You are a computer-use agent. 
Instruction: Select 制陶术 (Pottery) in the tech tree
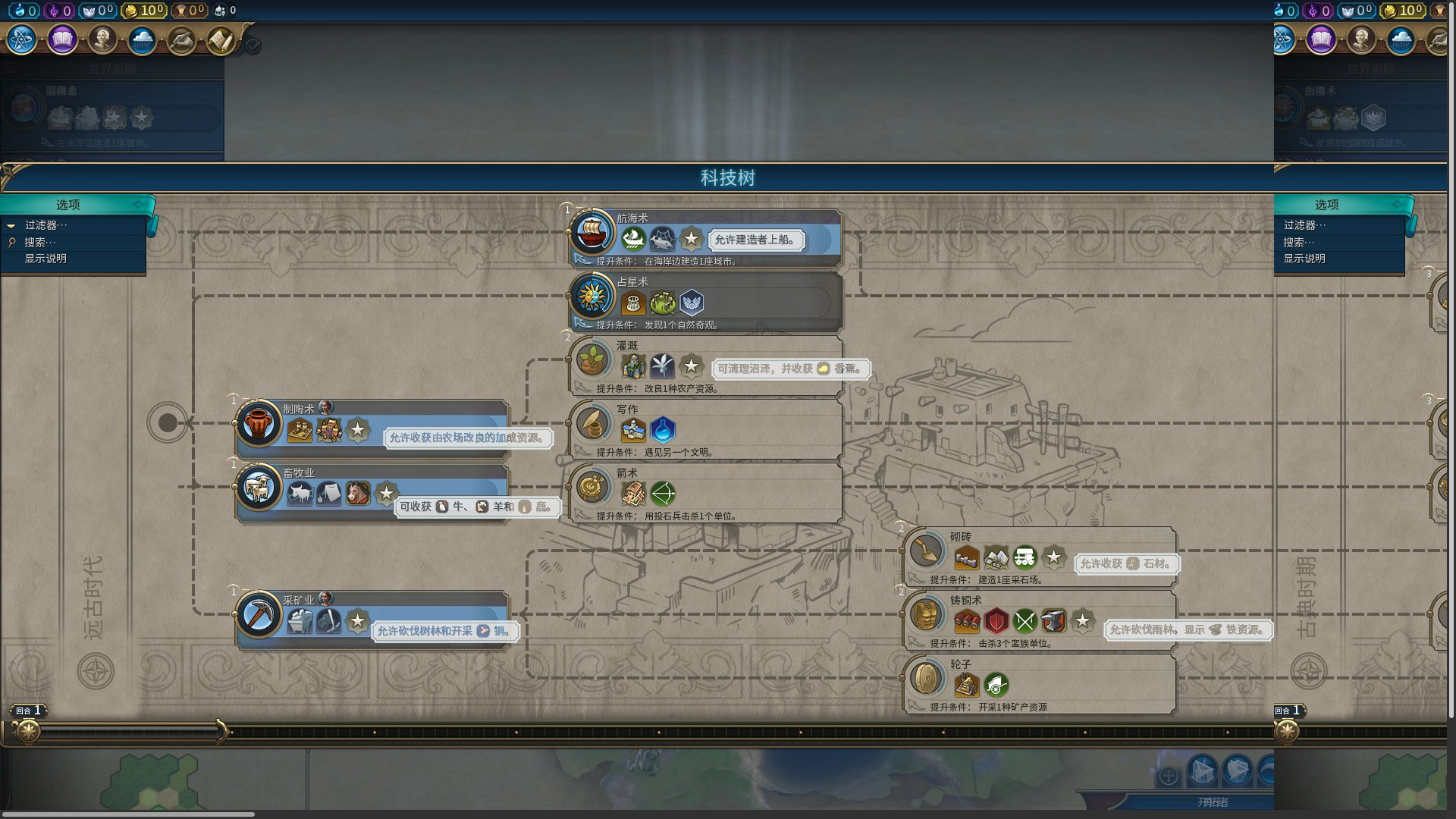coord(259,422)
